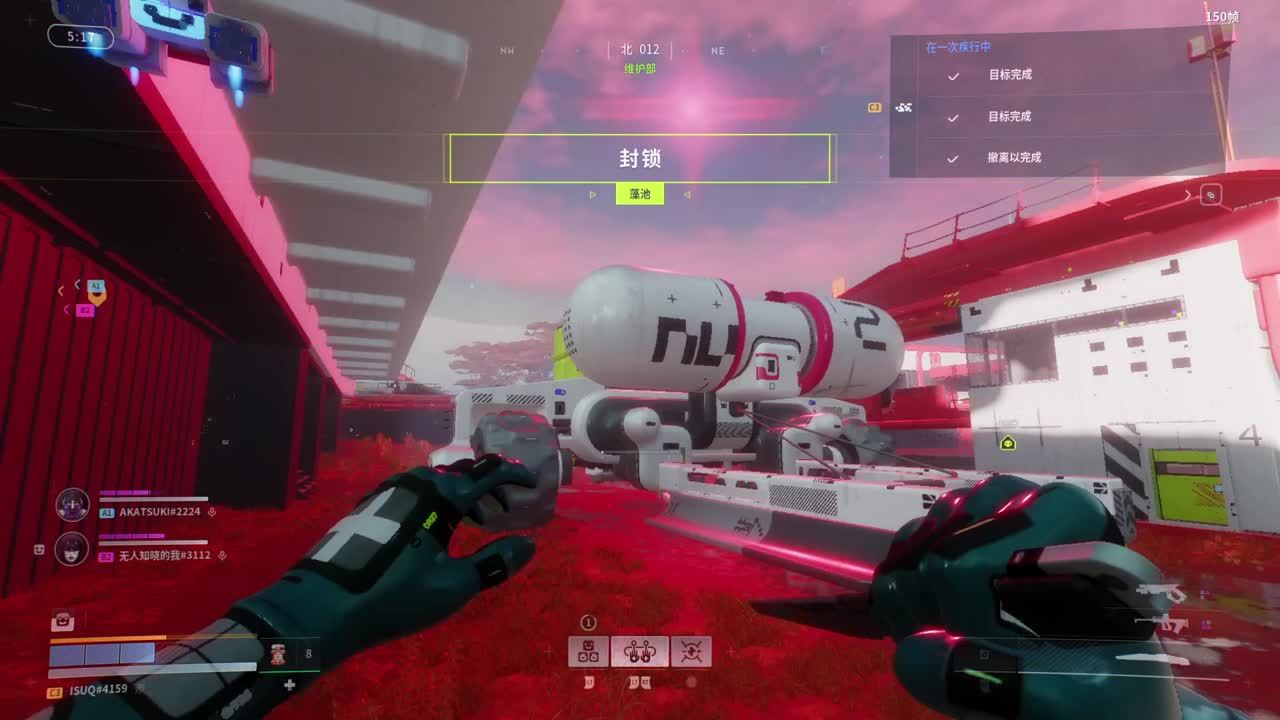Activate the robot-face ability icon
Viewport: 1280px width, 720px height.
[589, 652]
